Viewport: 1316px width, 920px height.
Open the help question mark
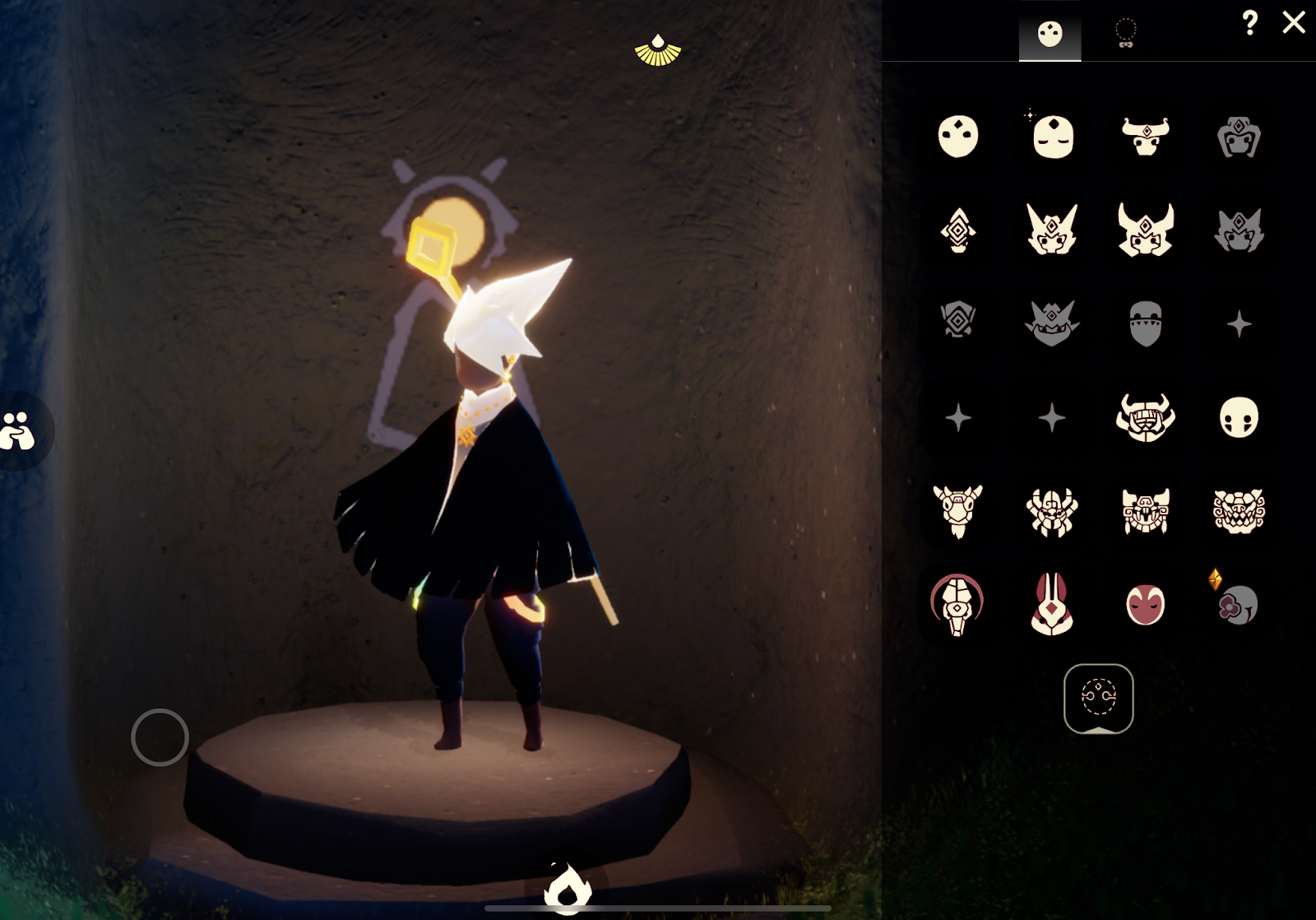click(x=1250, y=24)
